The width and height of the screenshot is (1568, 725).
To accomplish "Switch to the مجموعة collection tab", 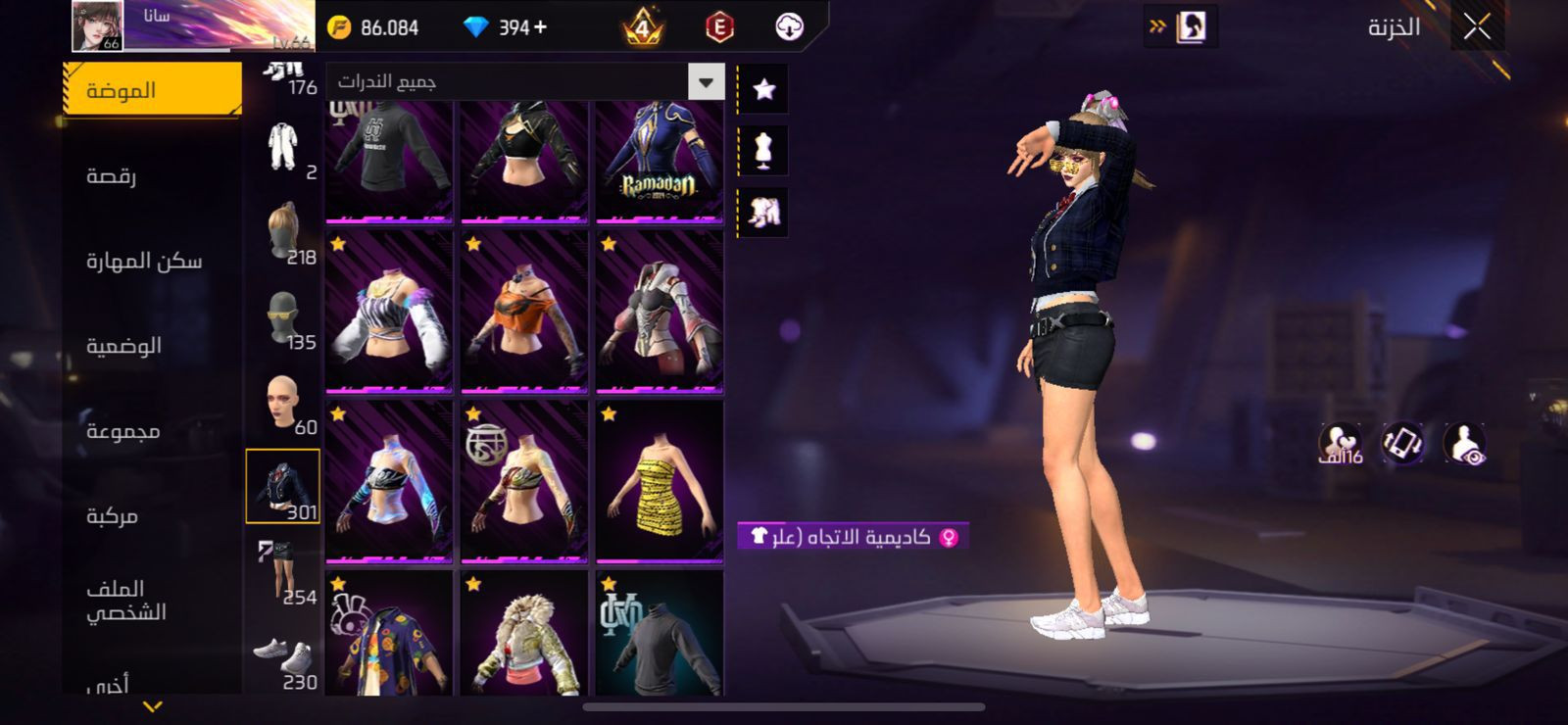I will click(x=122, y=431).
